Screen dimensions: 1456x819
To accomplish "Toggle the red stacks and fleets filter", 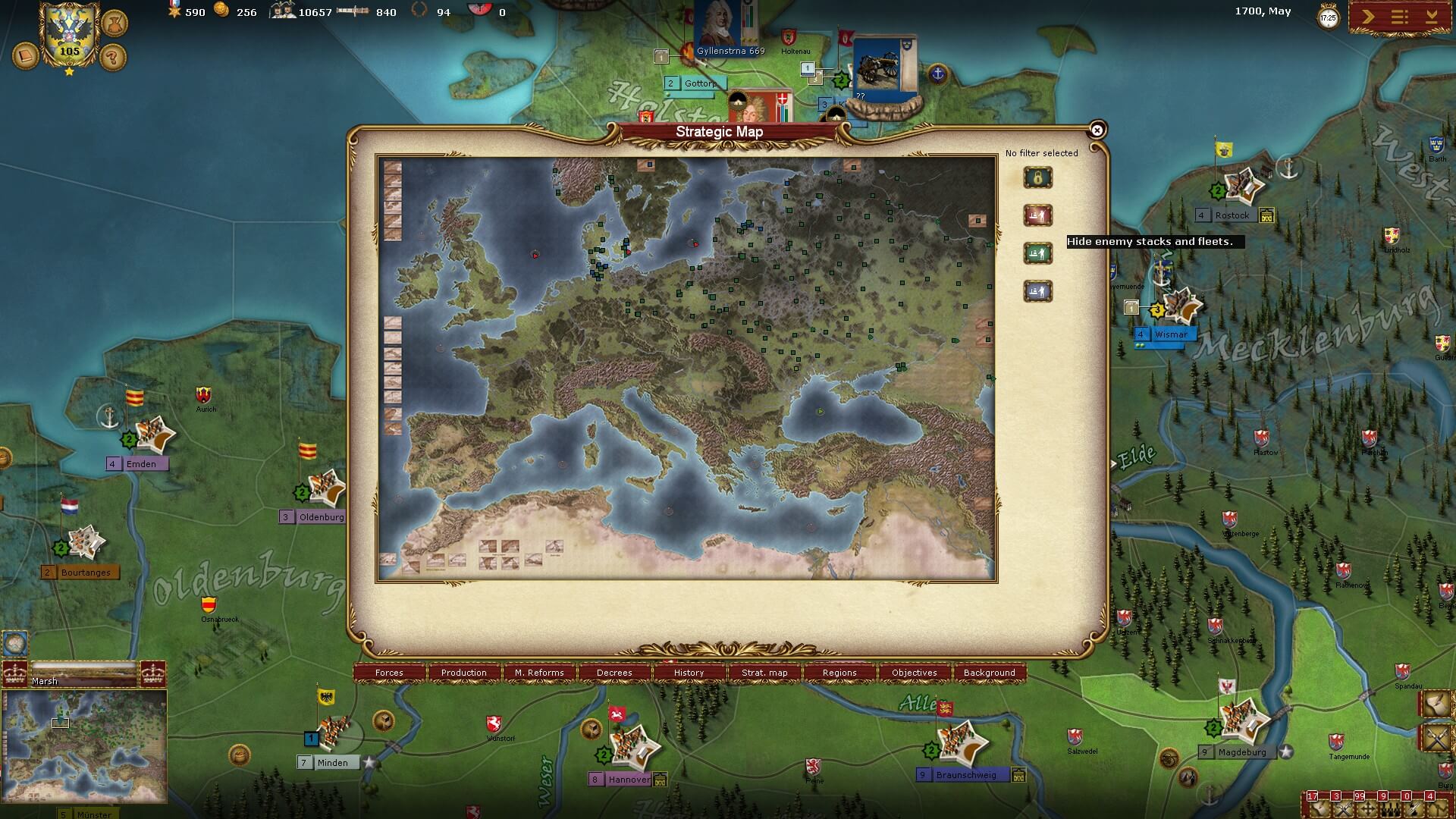I will [x=1038, y=216].
